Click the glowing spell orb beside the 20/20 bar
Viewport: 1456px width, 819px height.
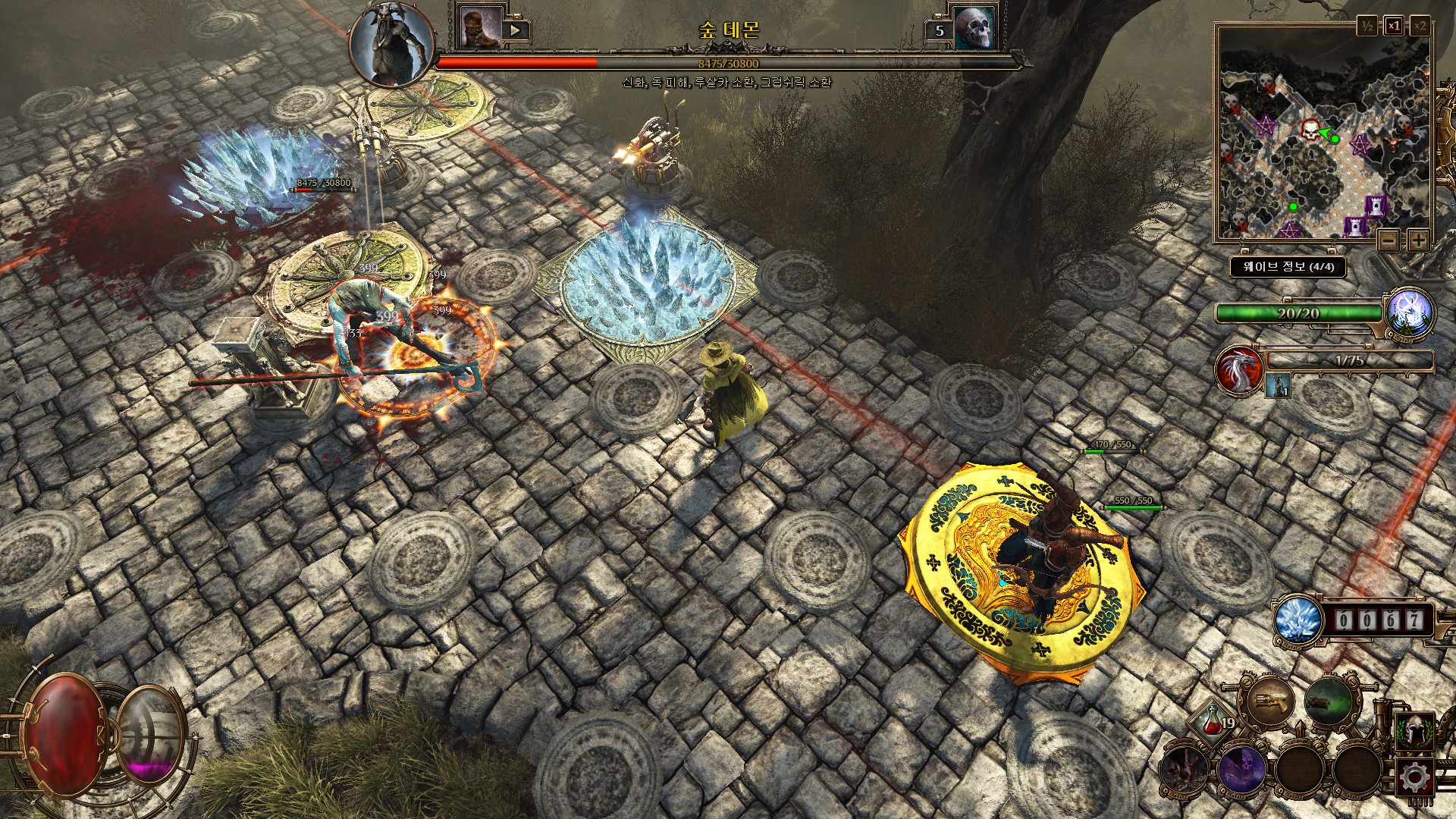tap(1410, 313)
